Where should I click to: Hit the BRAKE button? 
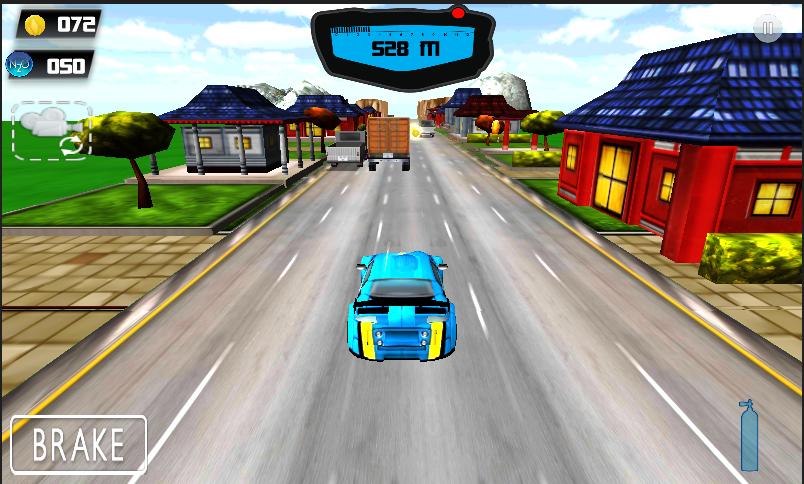click(79, 444)
